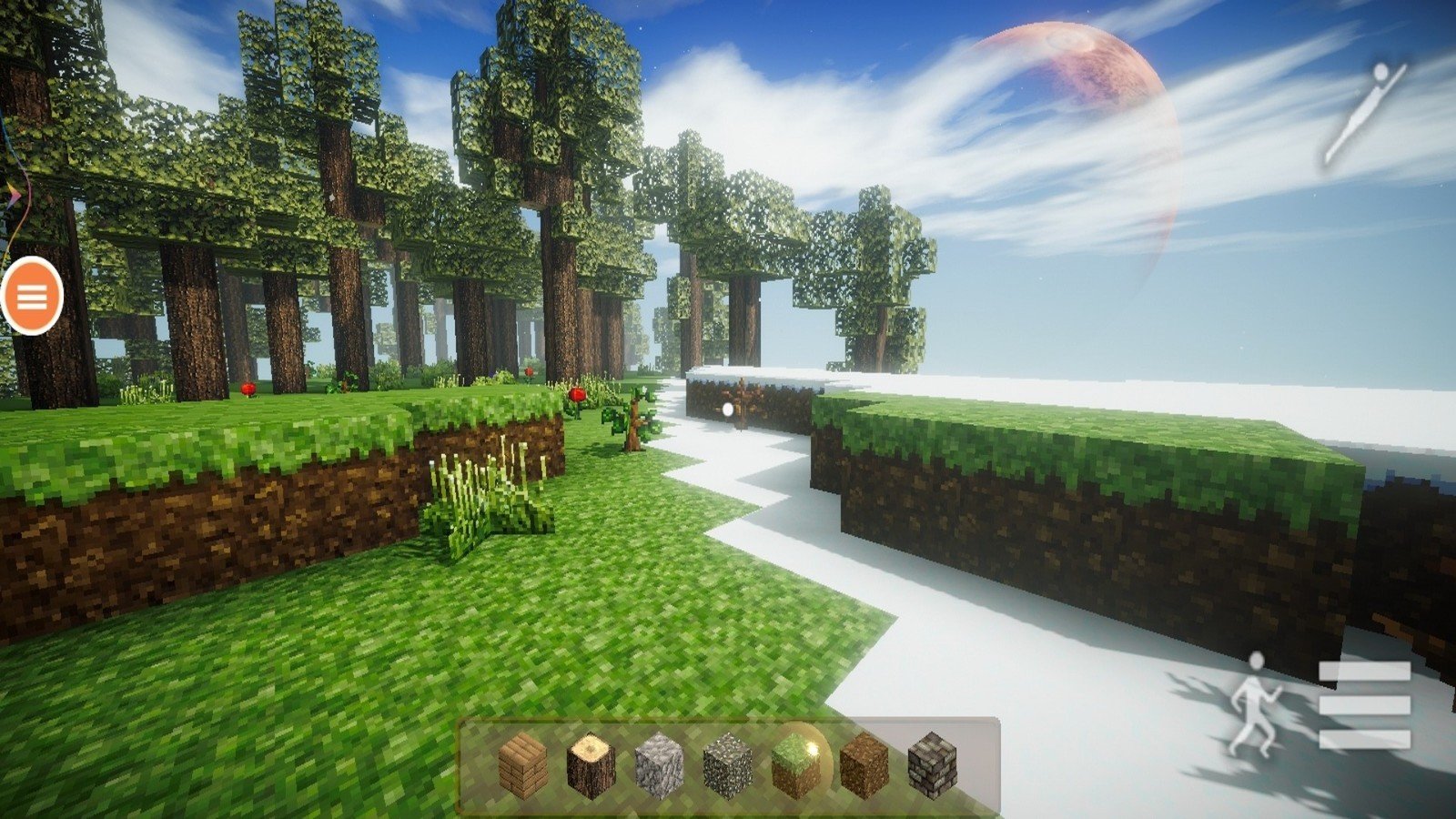Open the orange hamburger menu button

(32, 296)
